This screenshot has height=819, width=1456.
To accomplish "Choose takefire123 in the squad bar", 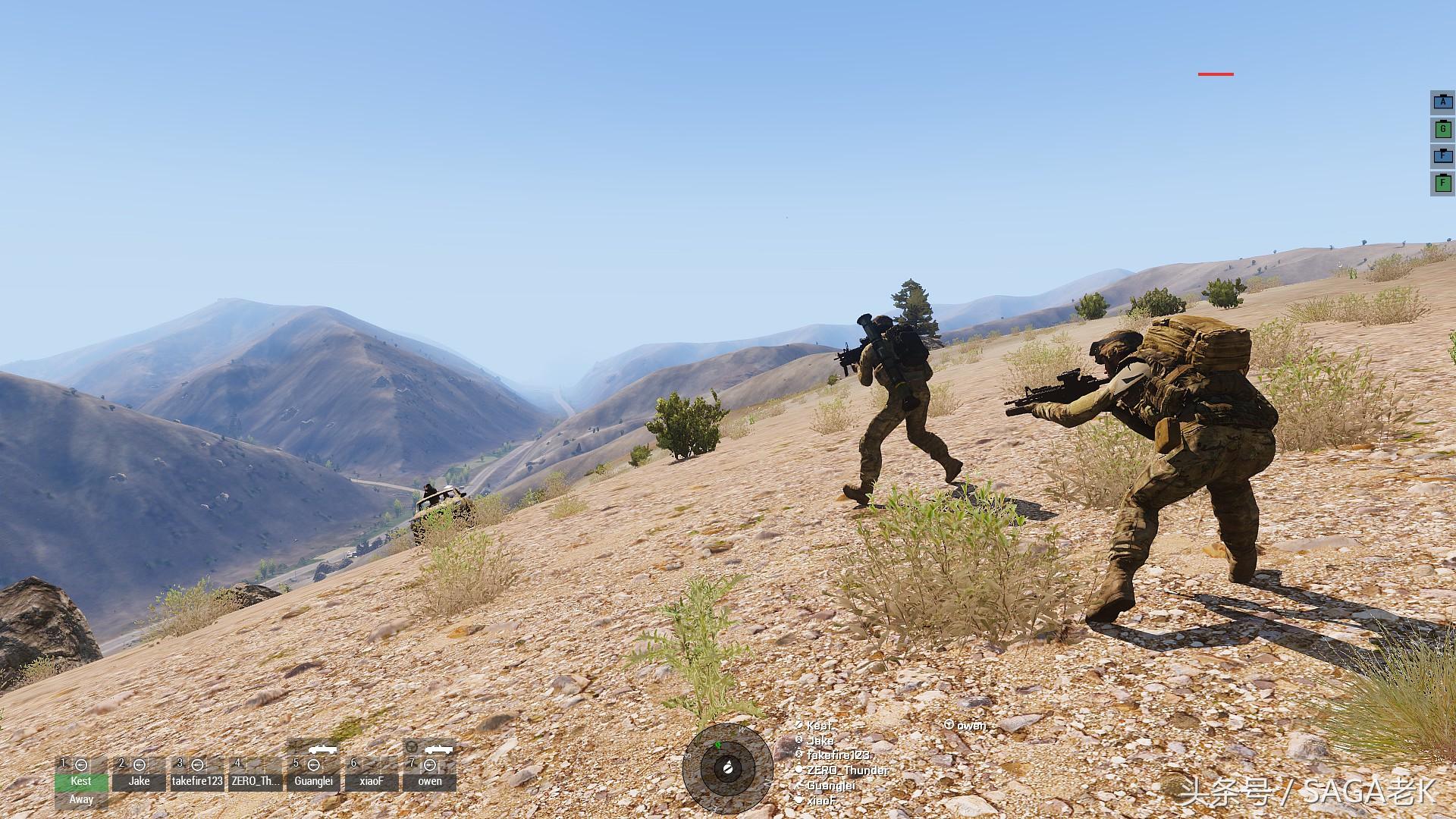I will (x=197, y=780).
